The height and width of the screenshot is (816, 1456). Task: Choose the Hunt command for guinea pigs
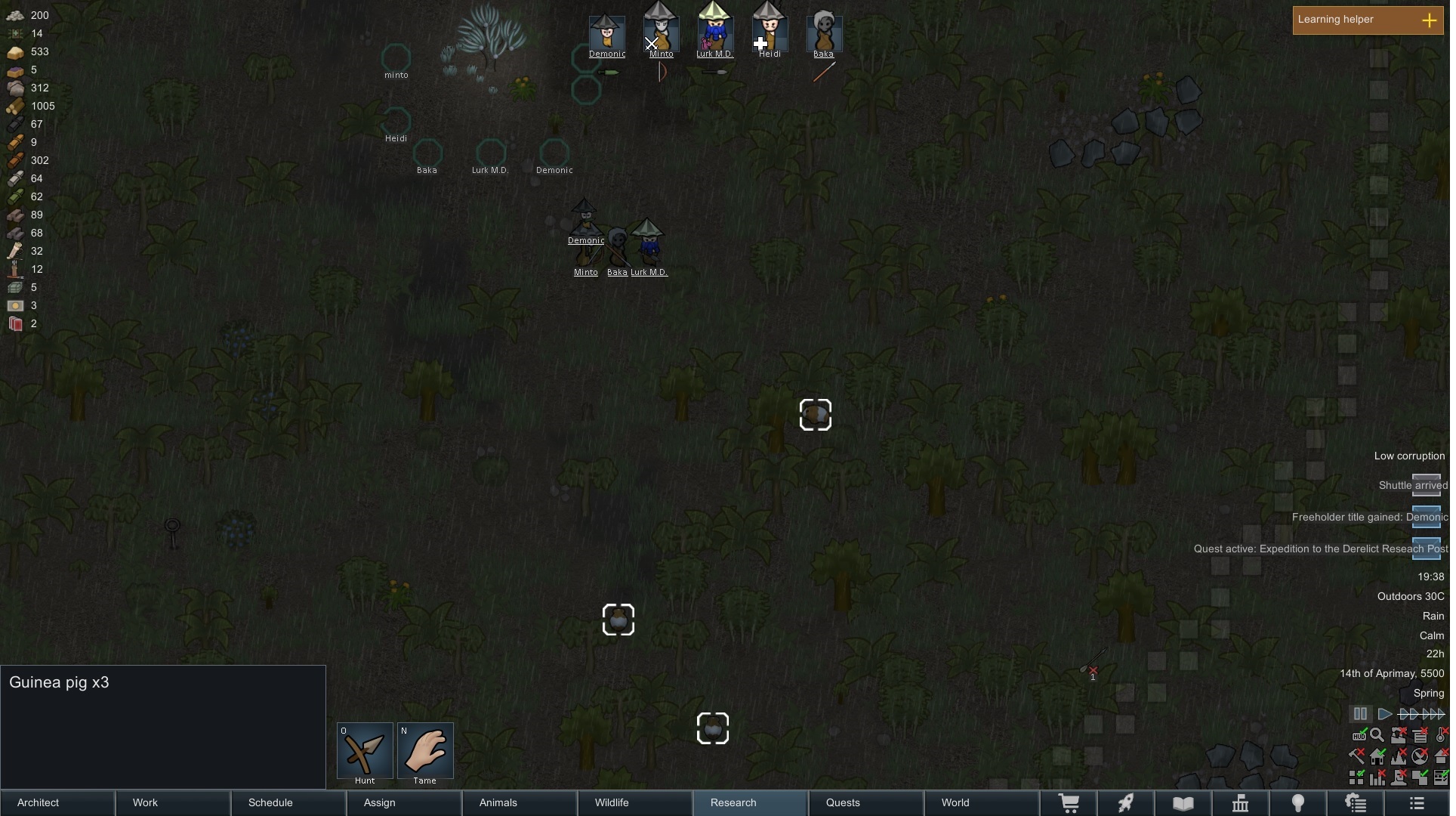[365, 751]
